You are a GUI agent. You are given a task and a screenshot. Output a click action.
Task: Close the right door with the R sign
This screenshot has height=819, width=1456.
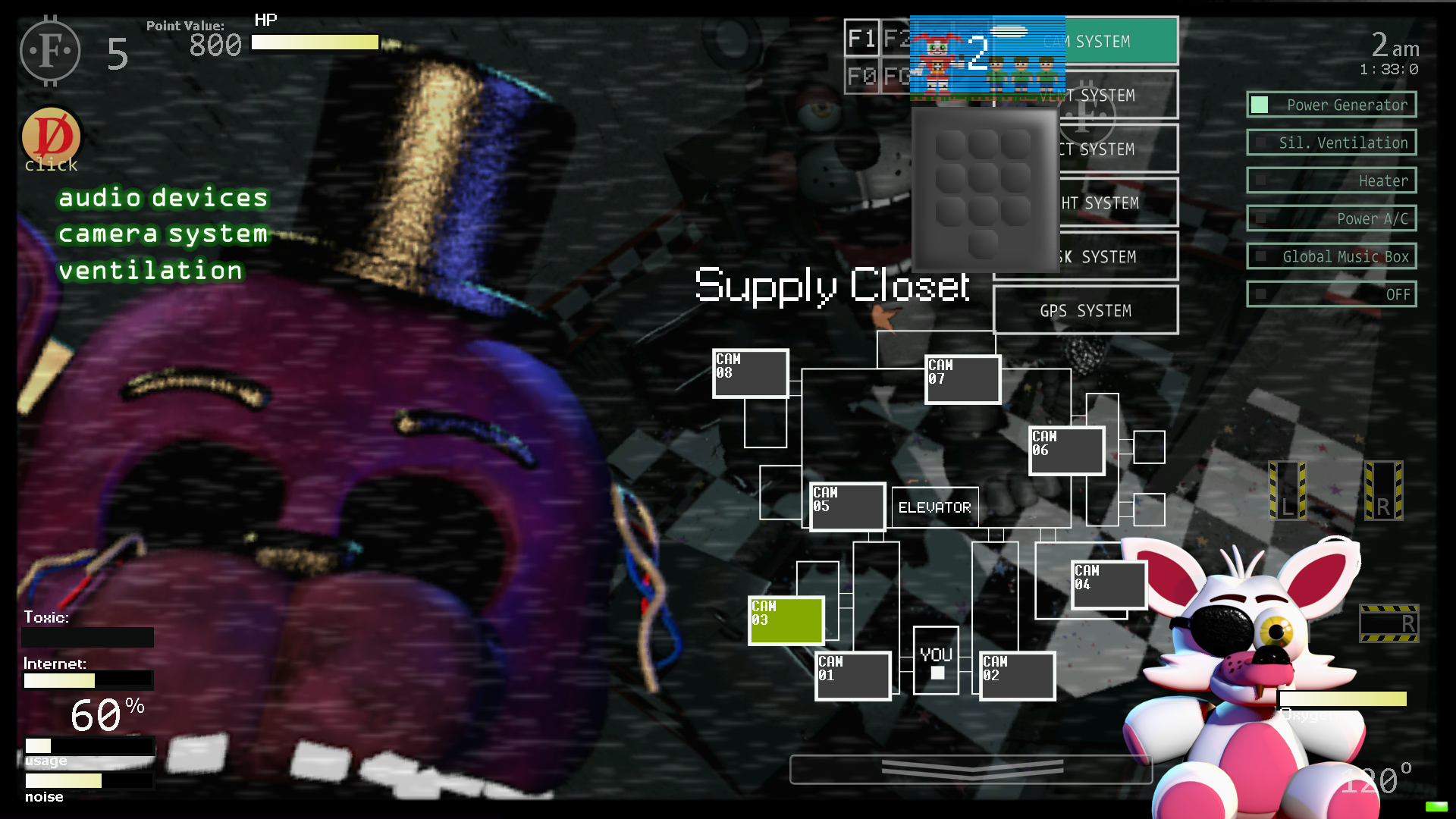[1385, 491]
